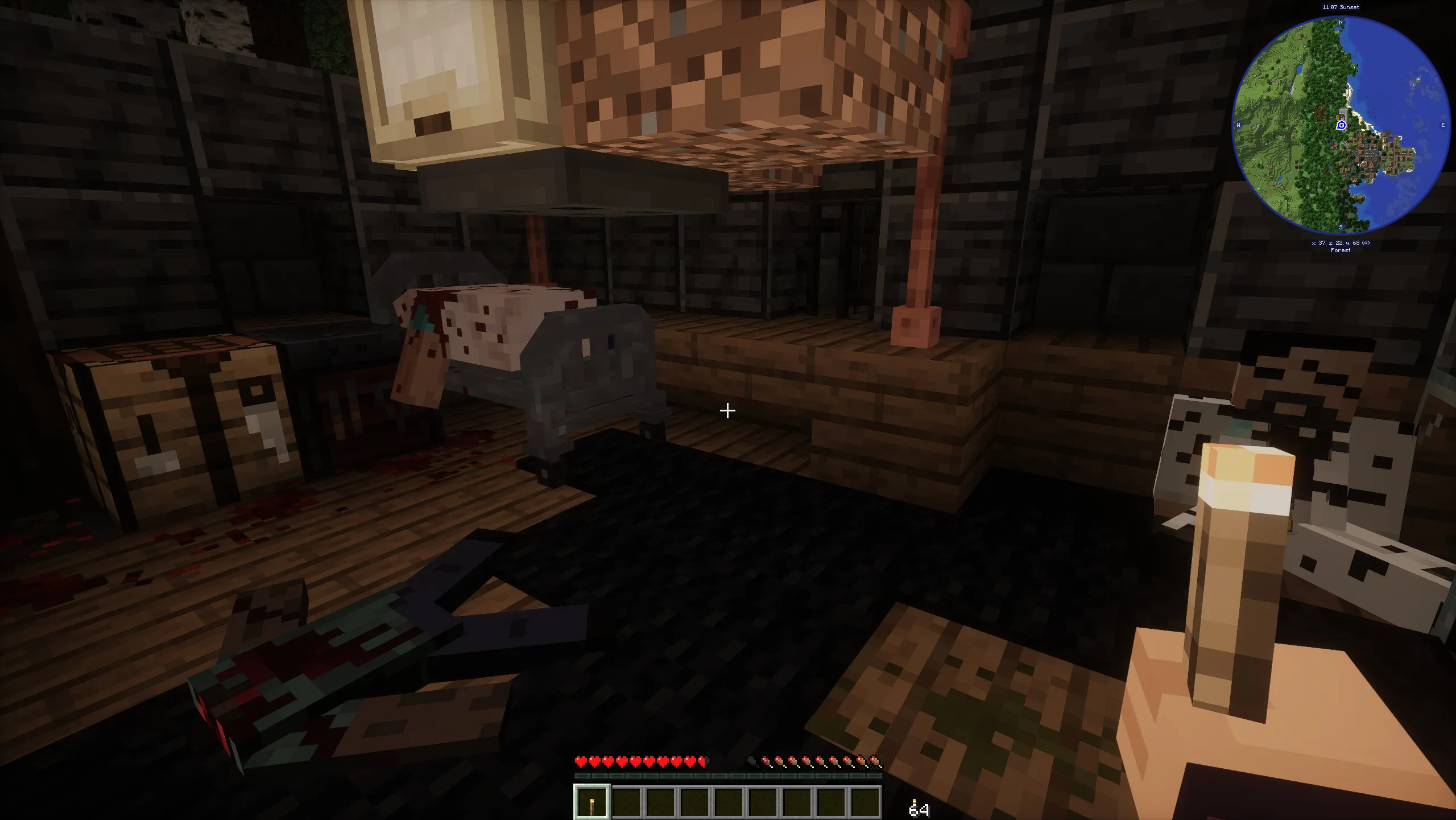Click the rightmost drumstick hunger icon
1456x820 pixels.
[875, 761]
